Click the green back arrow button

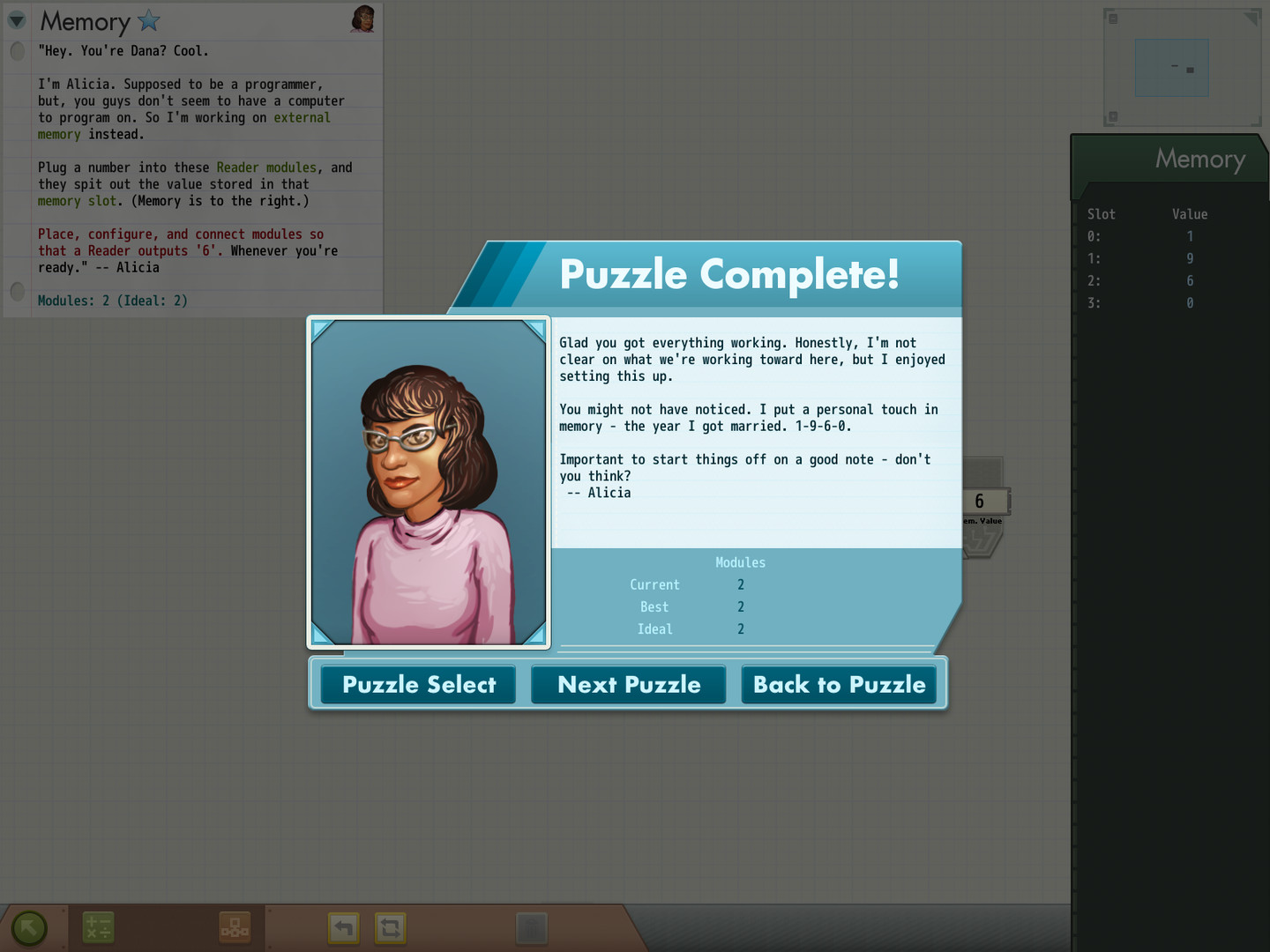click(29, 927)
